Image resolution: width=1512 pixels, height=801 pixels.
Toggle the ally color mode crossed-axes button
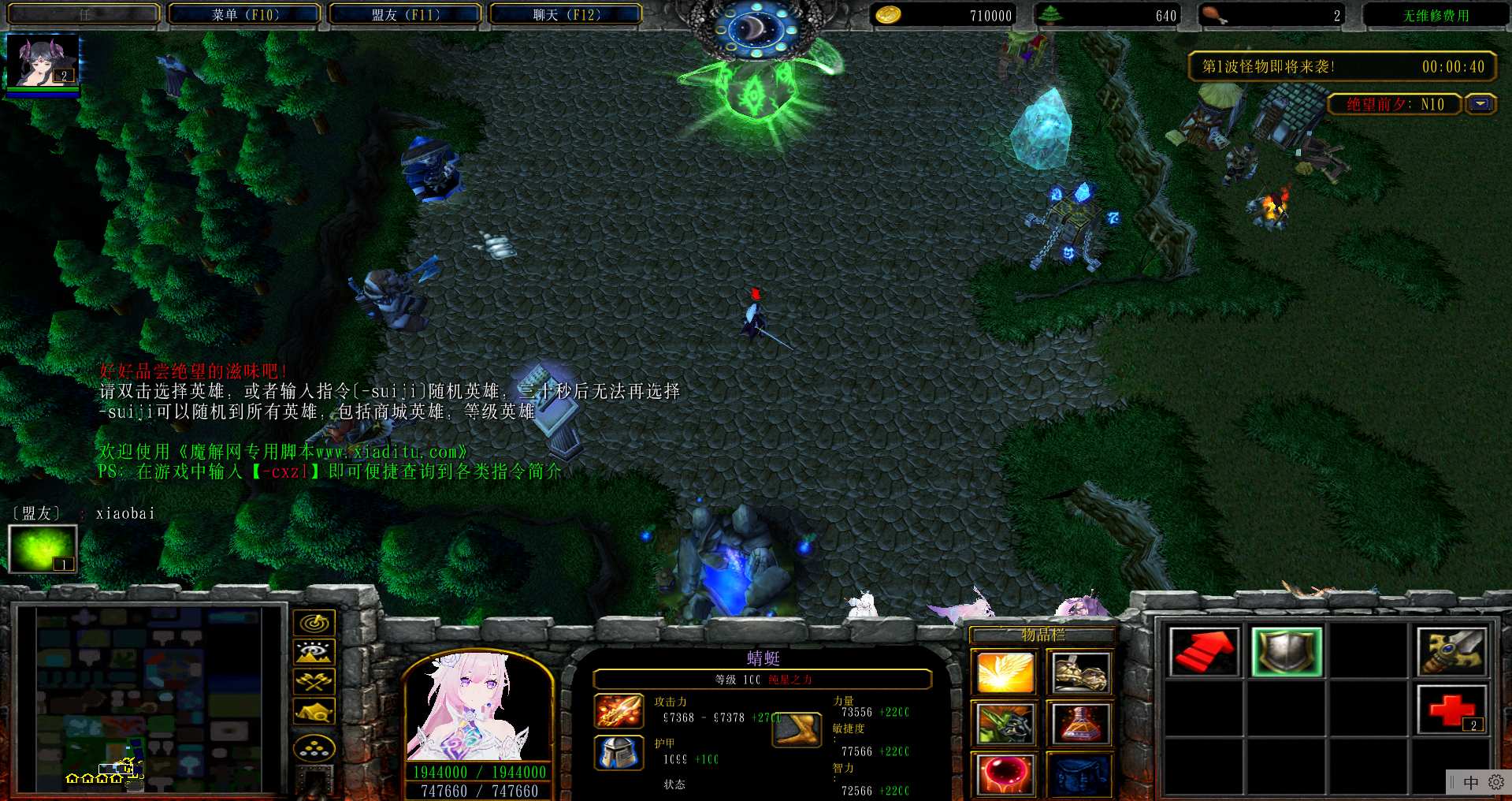(x=314, y=681)
